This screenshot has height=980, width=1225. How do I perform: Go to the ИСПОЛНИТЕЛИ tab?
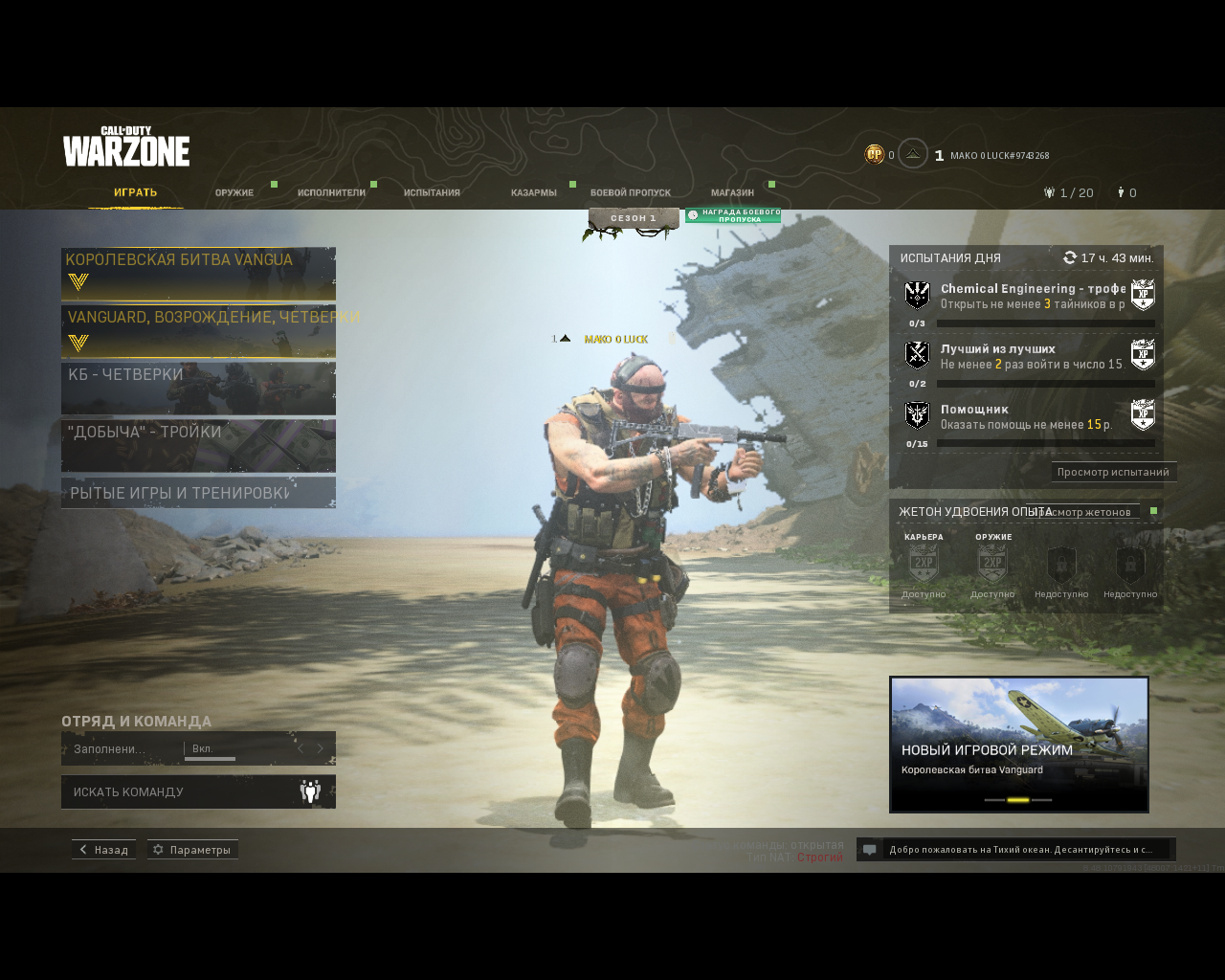coord(331,192)
